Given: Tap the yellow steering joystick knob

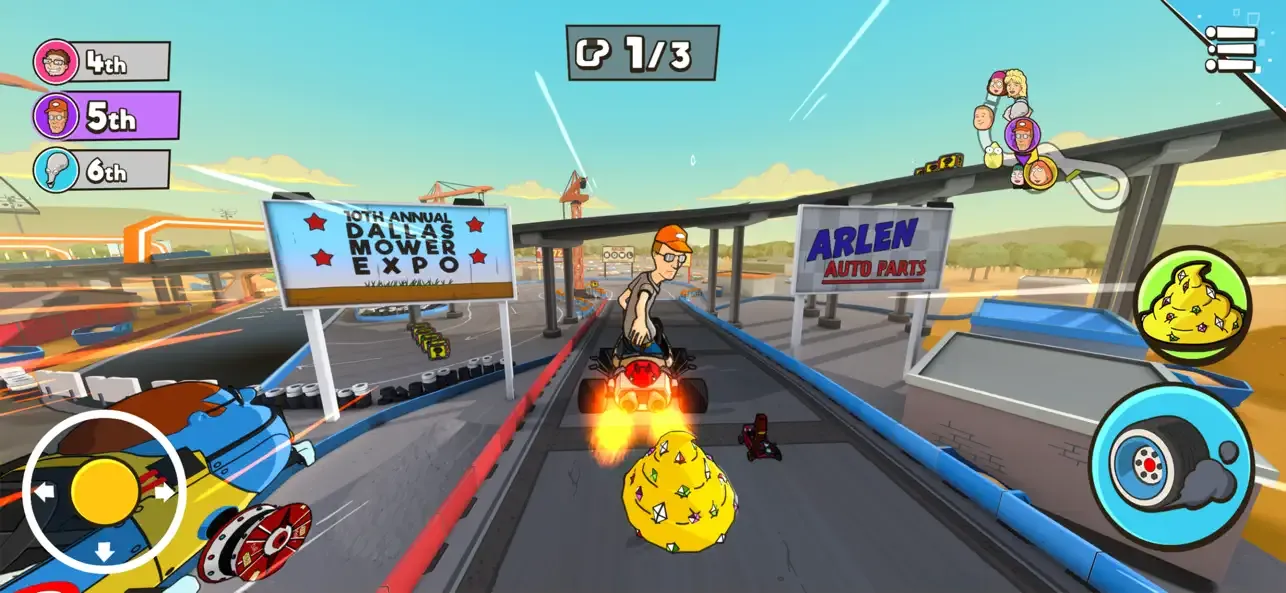Looking at the screenshot, I should pyautogui.click(x=104, y=490).
